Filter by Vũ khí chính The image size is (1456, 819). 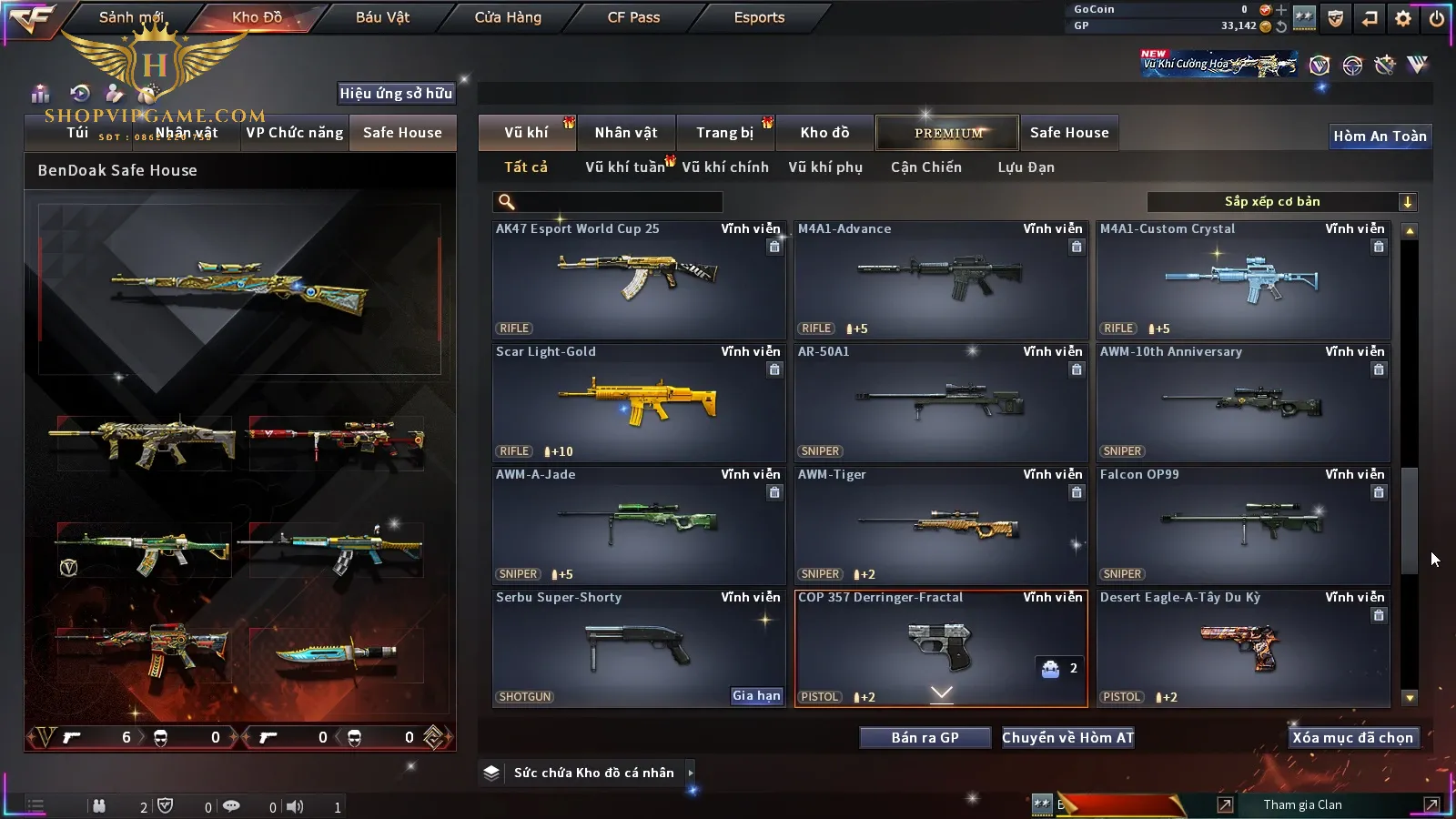tap(725, 167)
